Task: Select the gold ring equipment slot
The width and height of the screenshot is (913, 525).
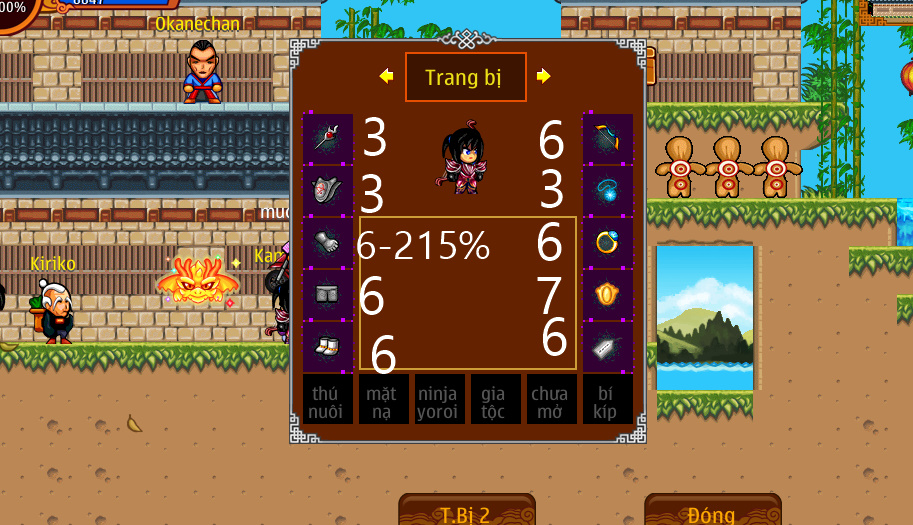Action: click(608, 243)
